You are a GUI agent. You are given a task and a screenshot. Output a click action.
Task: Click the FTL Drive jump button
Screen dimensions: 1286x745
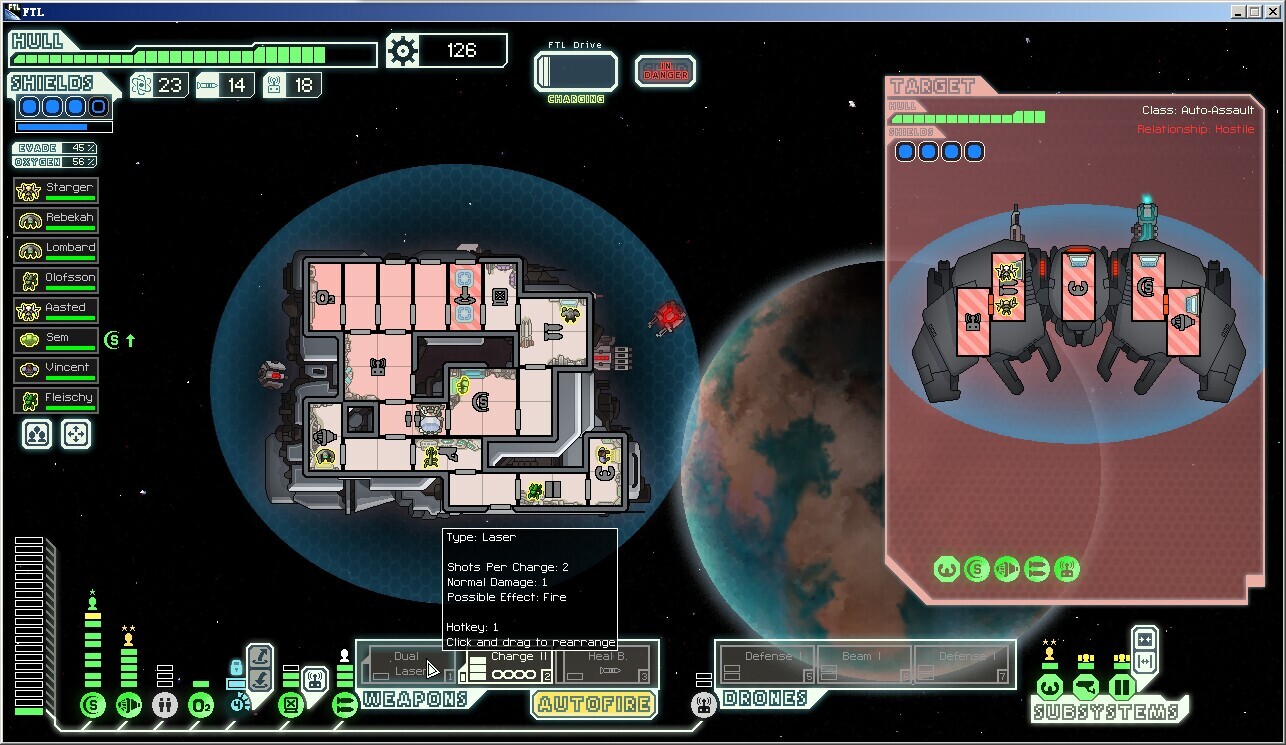click(575, 72)
